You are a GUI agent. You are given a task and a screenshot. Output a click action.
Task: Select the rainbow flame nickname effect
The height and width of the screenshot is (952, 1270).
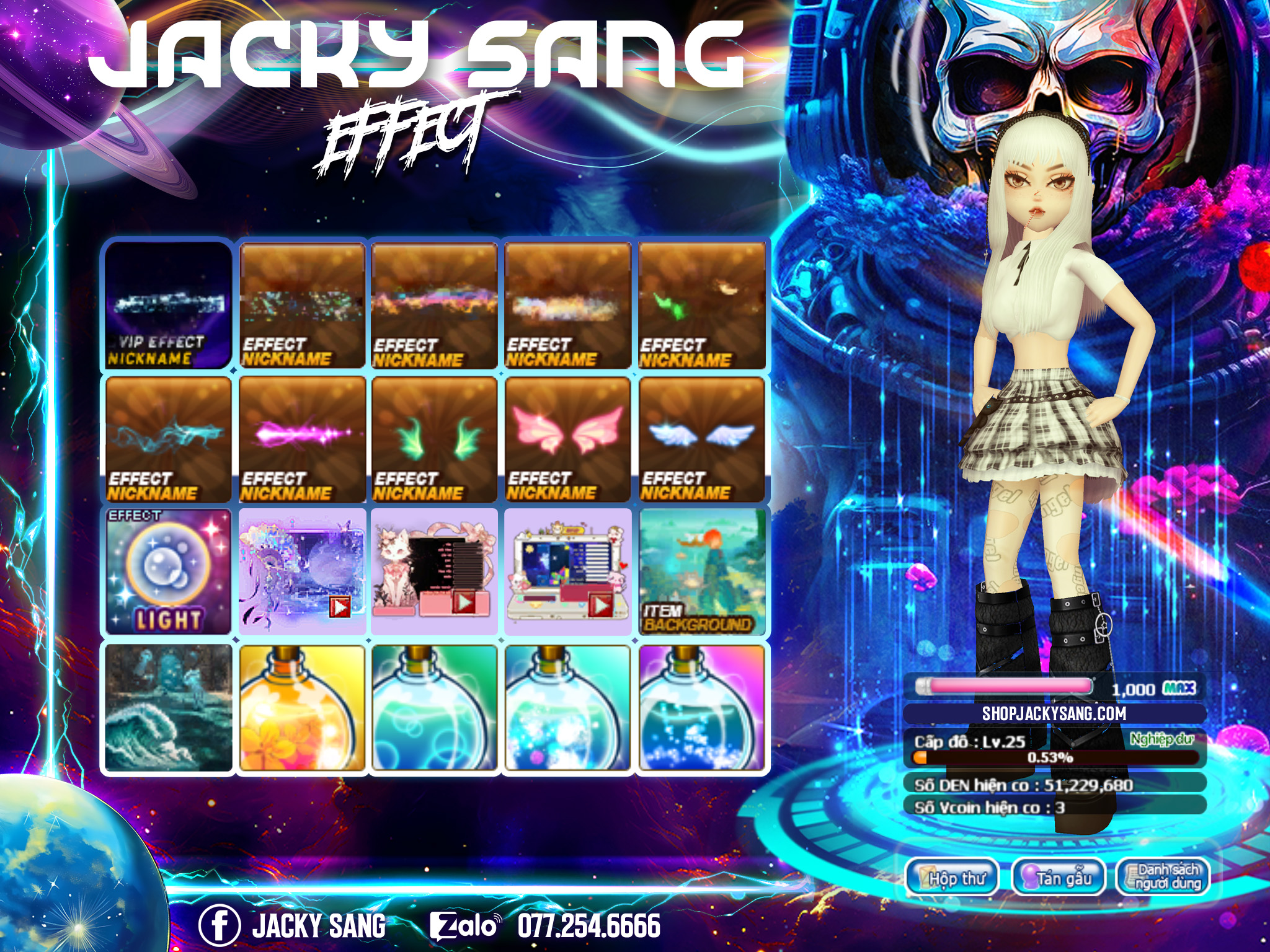coord(434,305)
